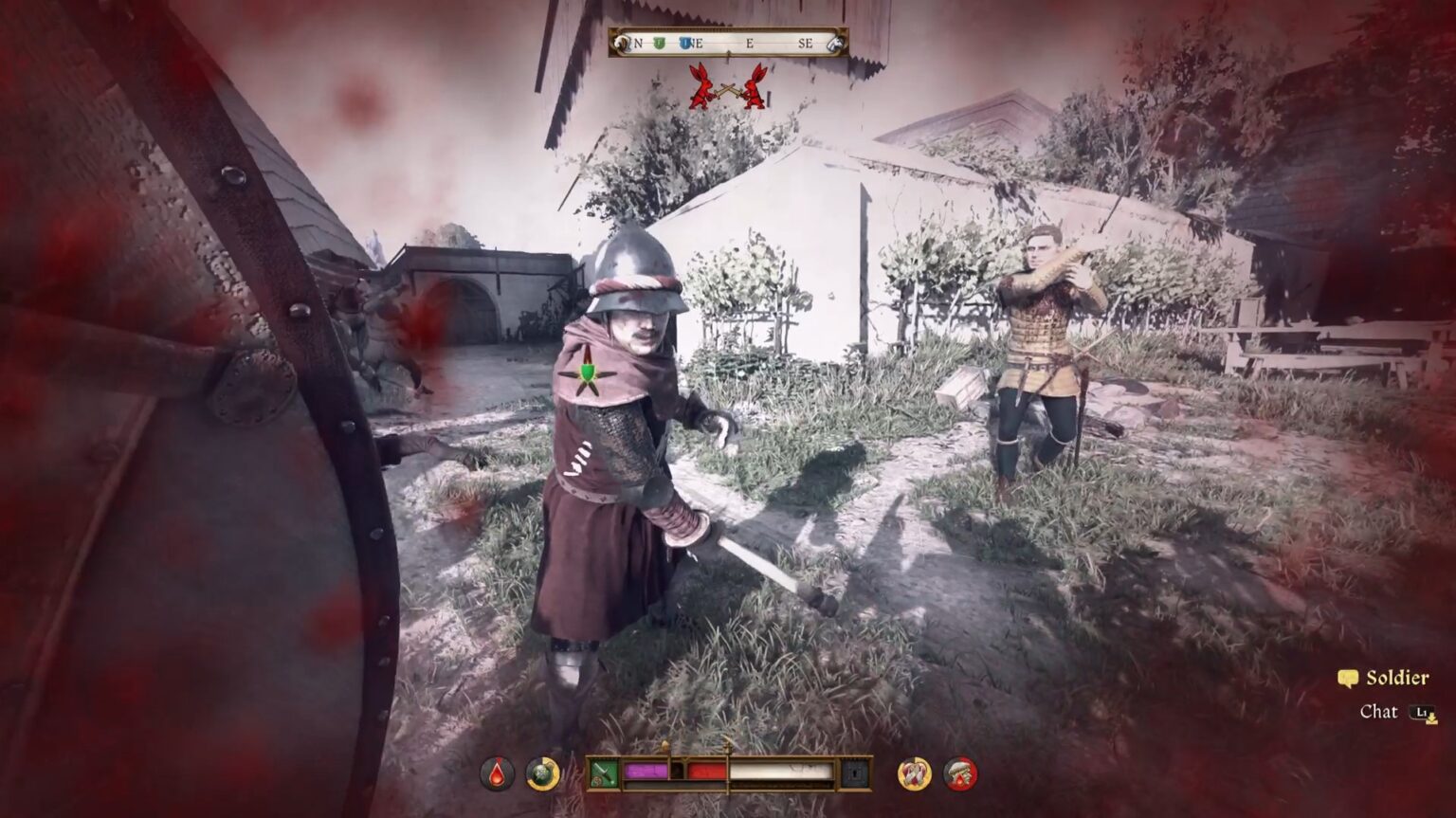
Task: Open the nourishment globe indicator
Action: [x=540, y=773]
